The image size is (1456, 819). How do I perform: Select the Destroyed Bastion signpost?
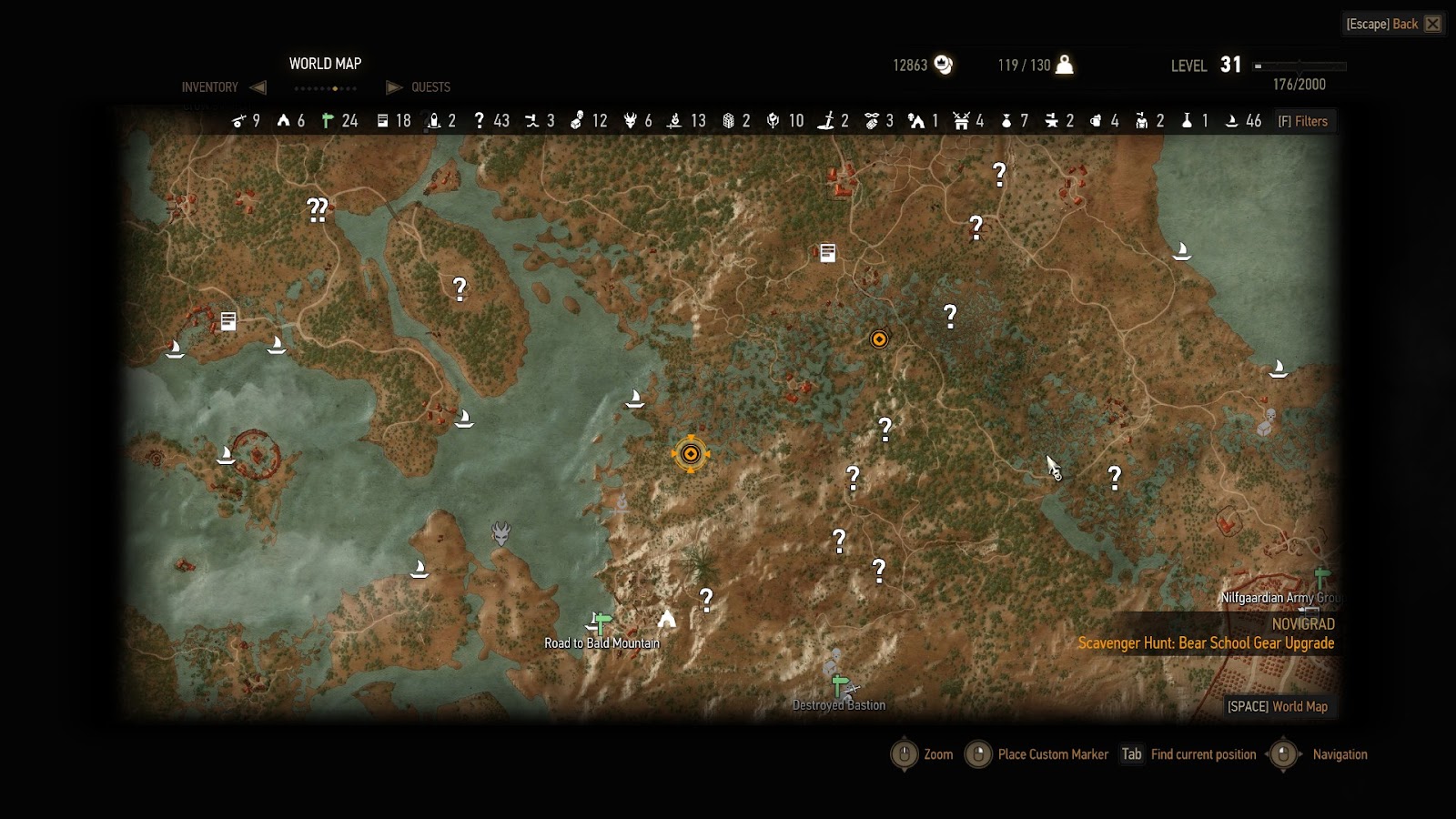click(x=840, y=683)
